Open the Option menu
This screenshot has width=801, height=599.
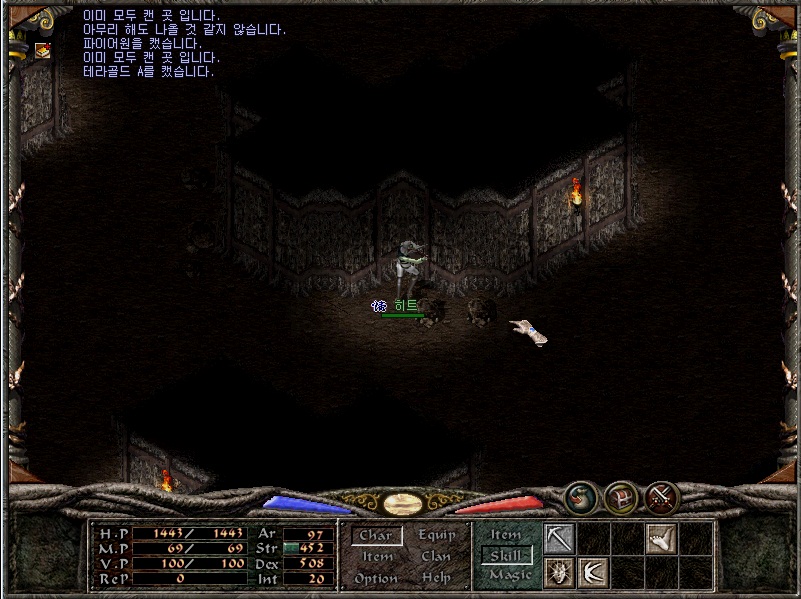tap(376, 579)
